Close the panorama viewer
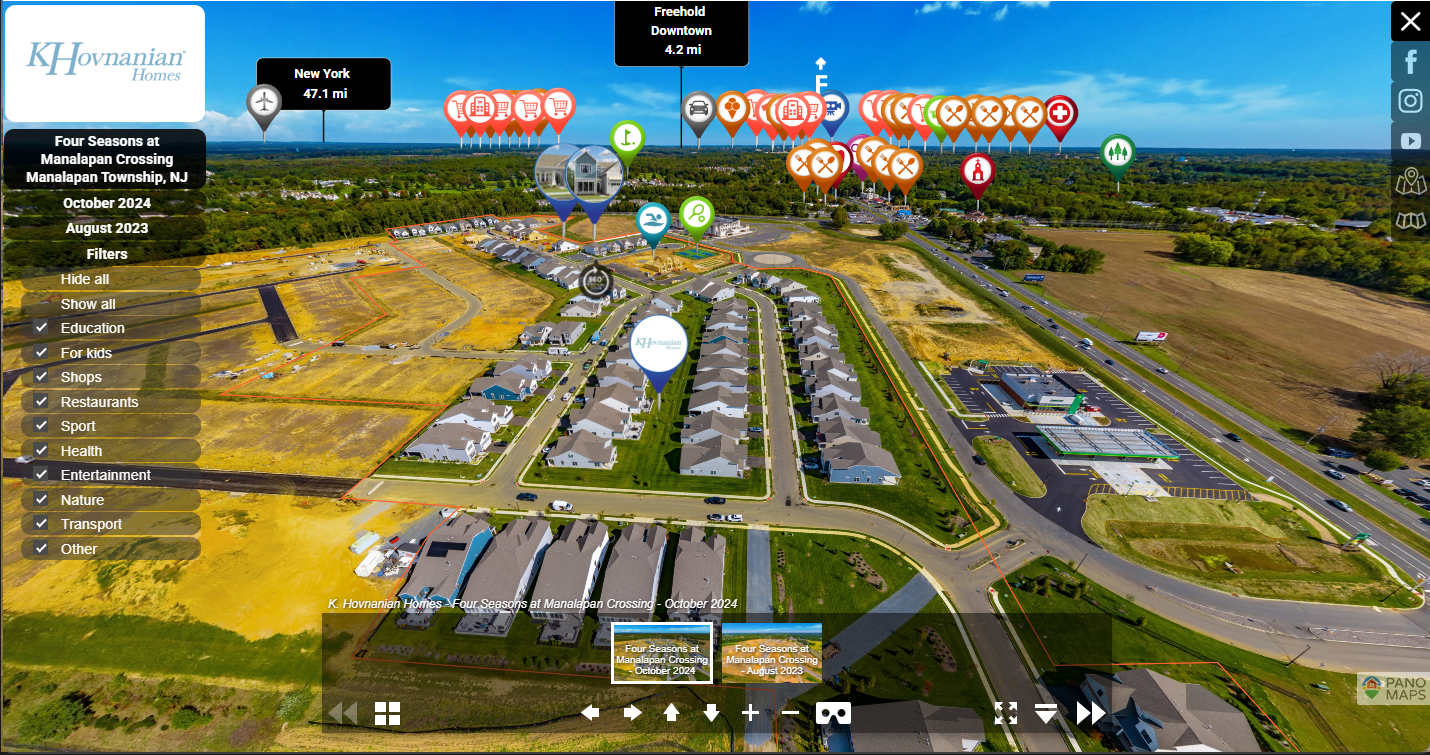 coord(1410,22)
